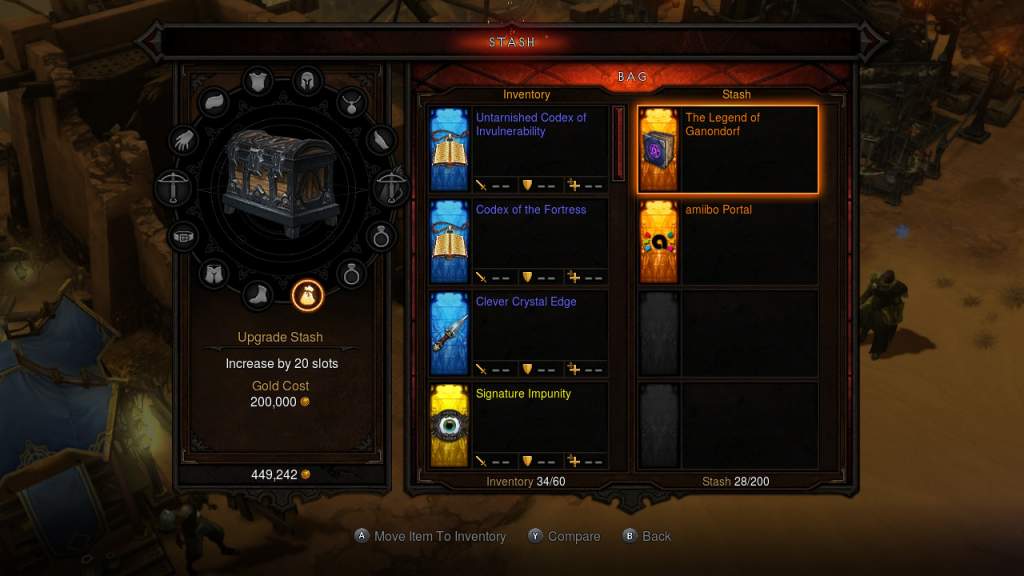Select the gloves equipment category
The image size is (1024, 576).
click(x=186, y=139)
